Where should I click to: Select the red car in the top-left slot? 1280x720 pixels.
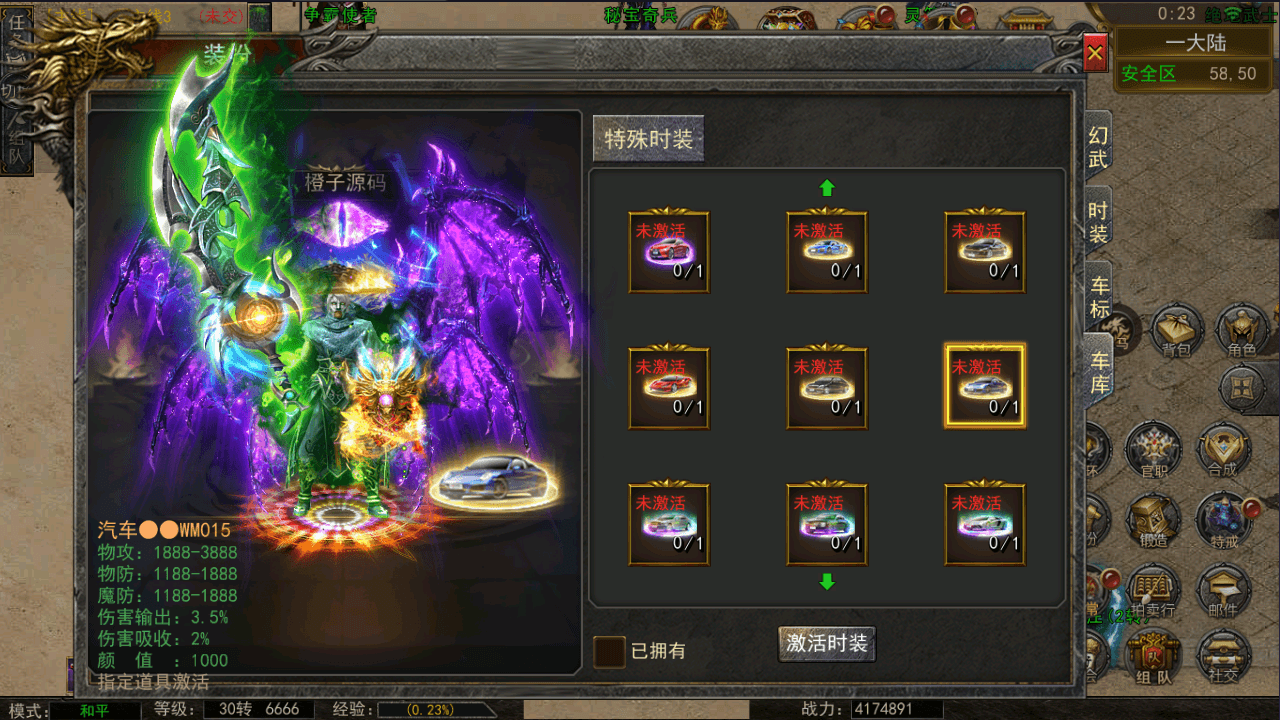pos(669,253)
